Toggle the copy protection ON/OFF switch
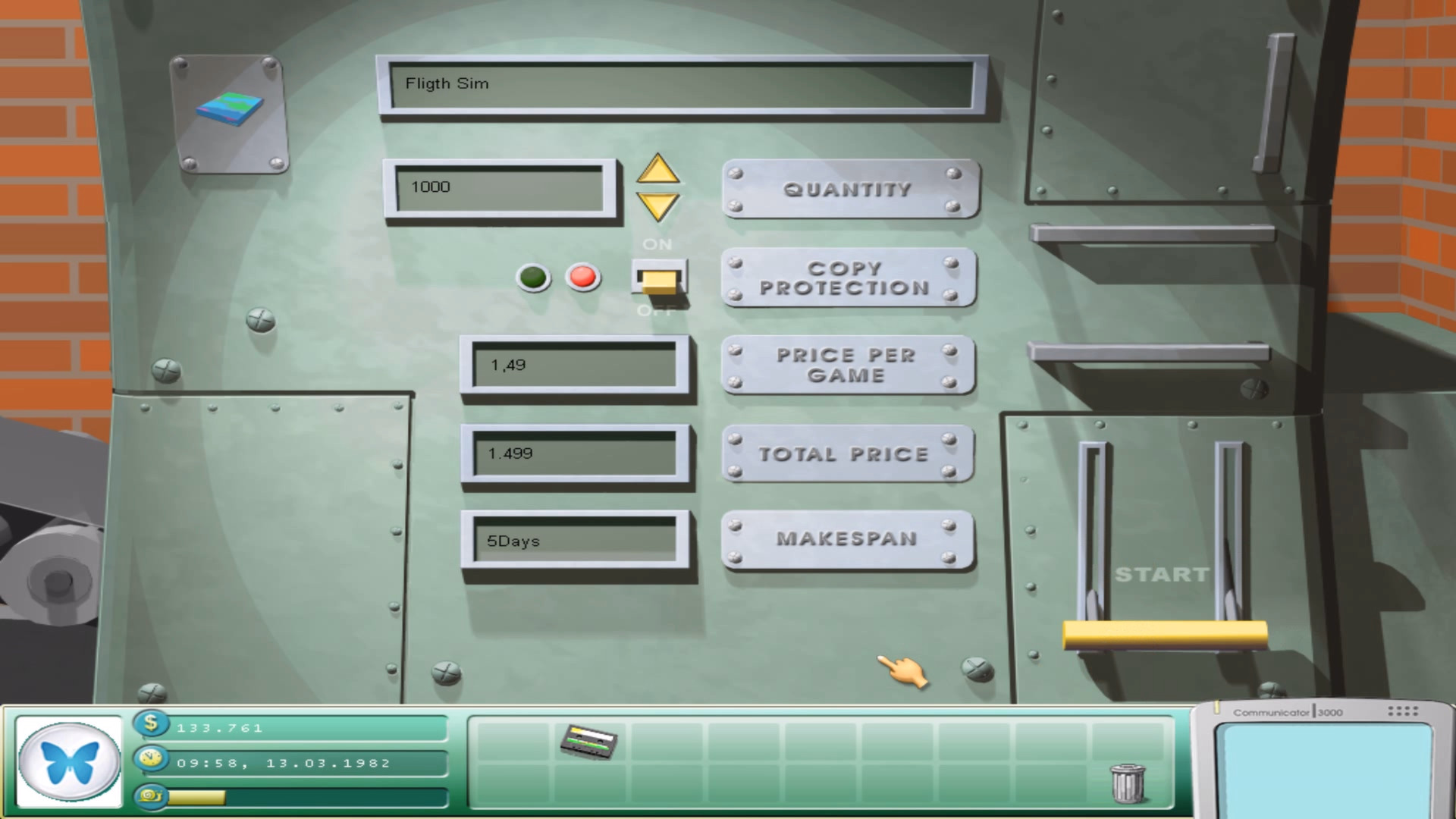Image resolution: width=1456 pixels, height=819 pixels. [x=659, y=279]
